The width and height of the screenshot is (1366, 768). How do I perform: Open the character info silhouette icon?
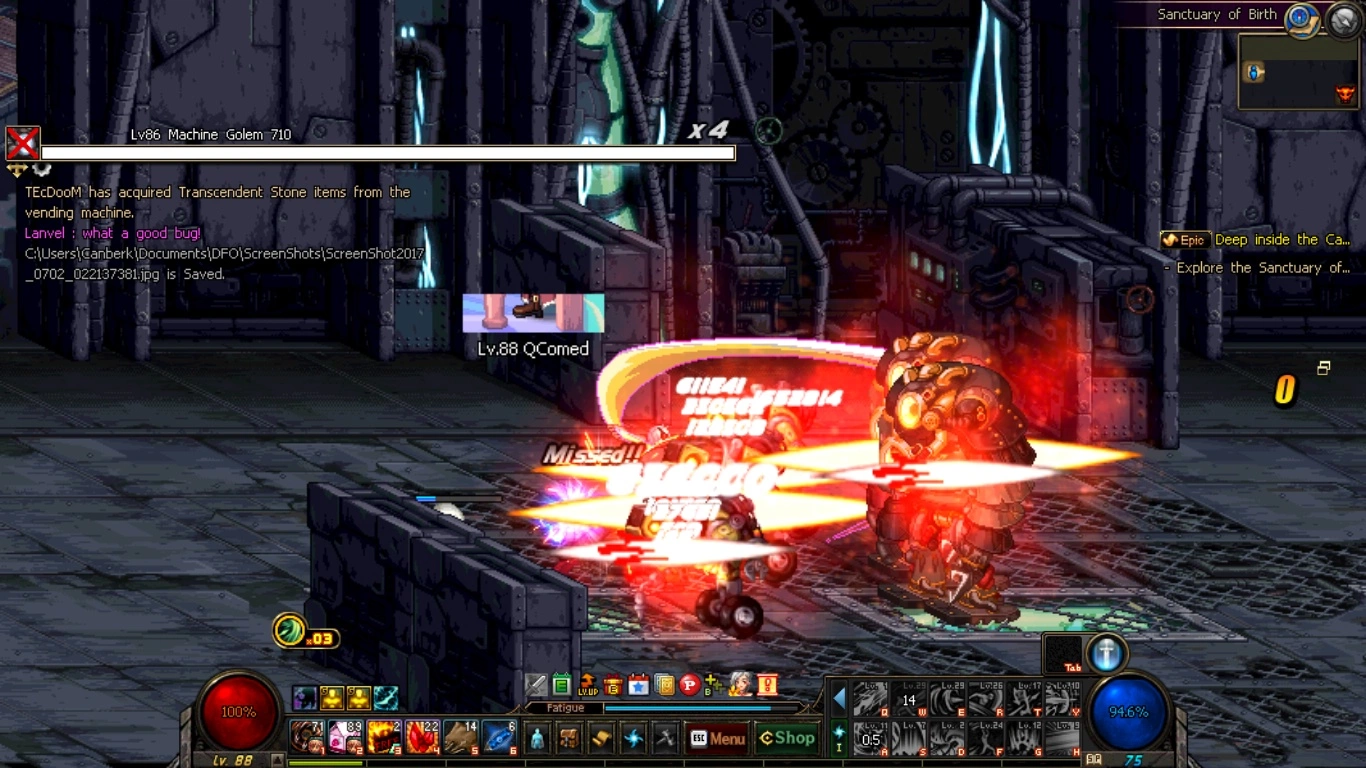[537, 739]
